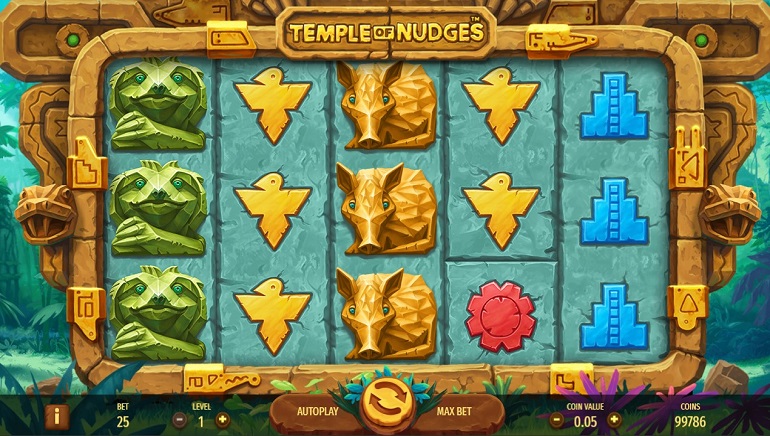This screenshot has width=770, height=436.
Task: Lower the coin value
Action: (x=556, y=420)
